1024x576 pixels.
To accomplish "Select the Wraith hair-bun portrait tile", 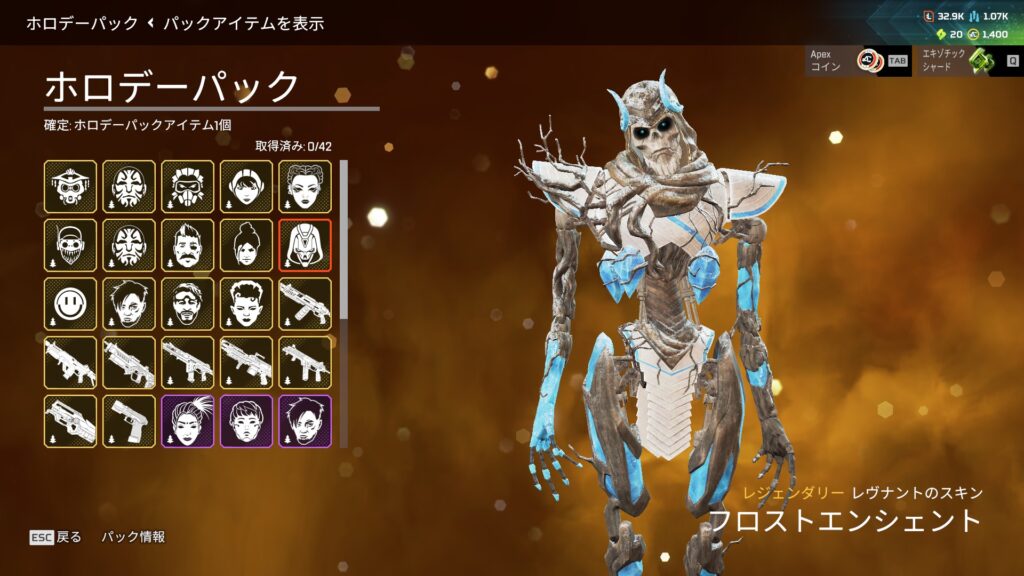I will 246,245.
